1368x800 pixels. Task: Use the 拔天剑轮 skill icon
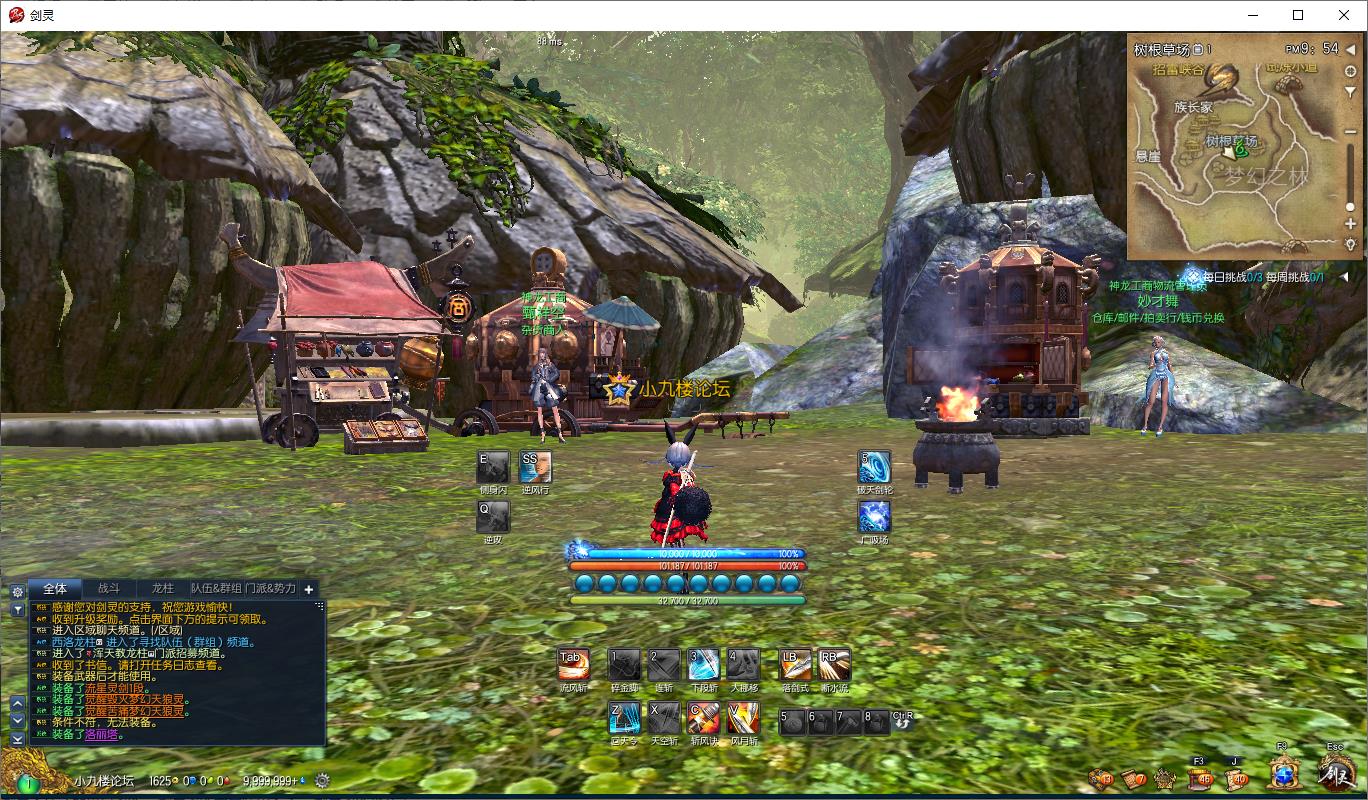click(874, 467)
